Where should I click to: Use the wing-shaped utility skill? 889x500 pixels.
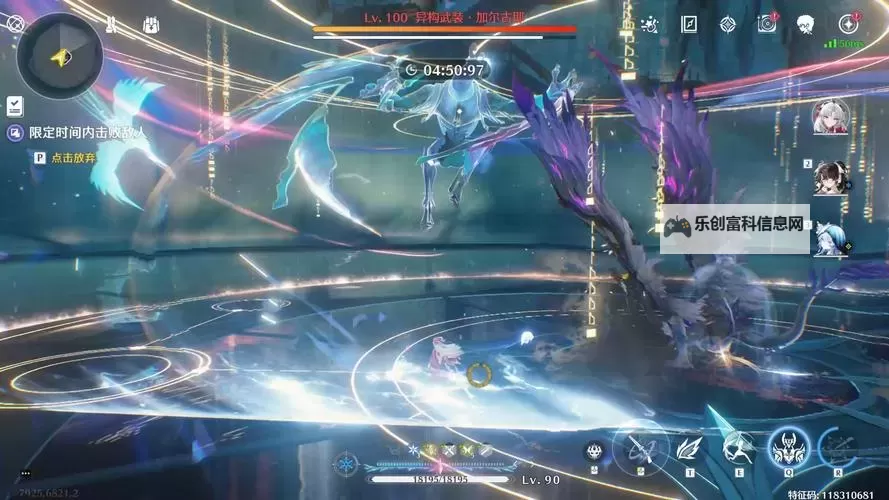click(689, 450)
